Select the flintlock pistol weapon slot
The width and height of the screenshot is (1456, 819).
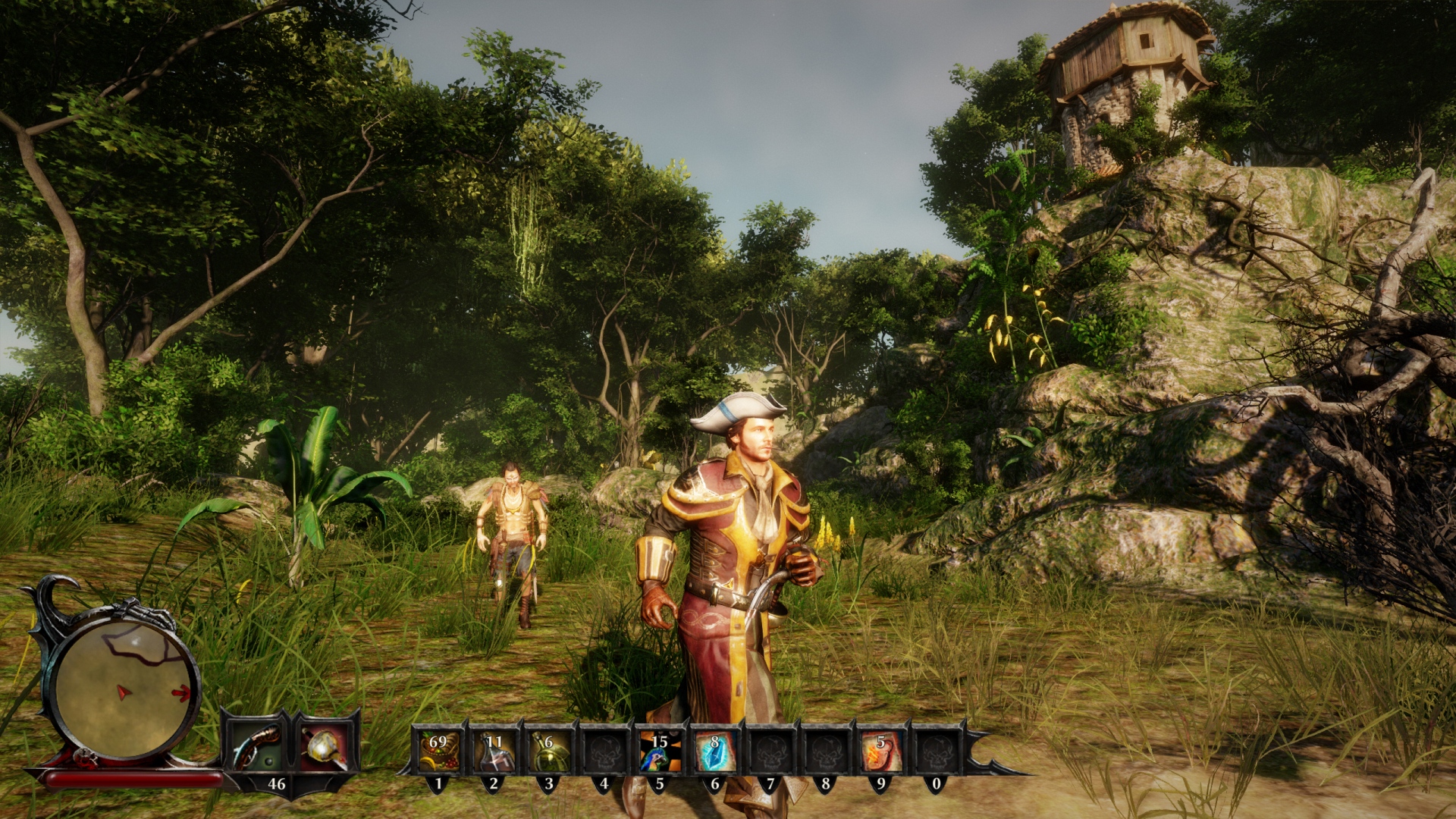pos(256,745)
